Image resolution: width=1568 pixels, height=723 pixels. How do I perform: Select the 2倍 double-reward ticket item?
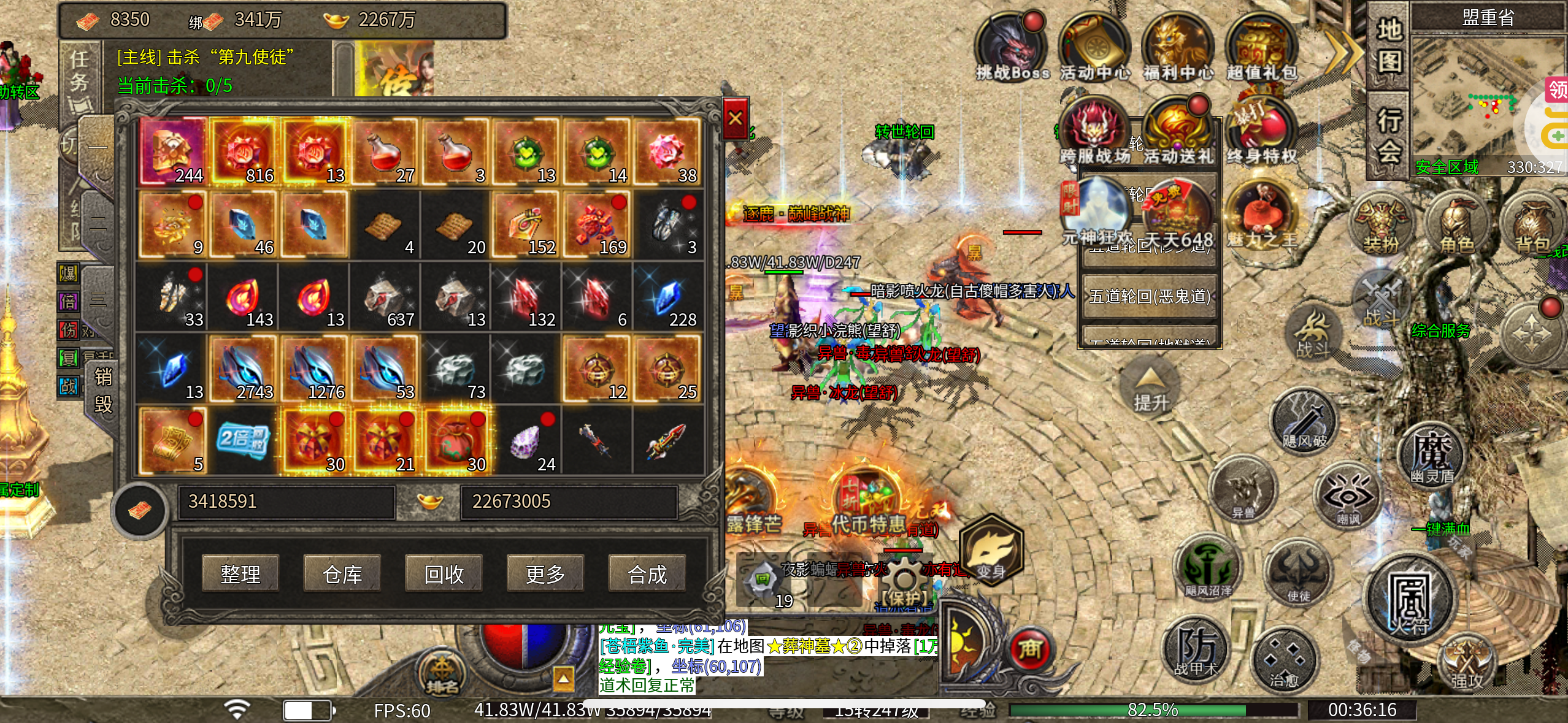(243, 440)
